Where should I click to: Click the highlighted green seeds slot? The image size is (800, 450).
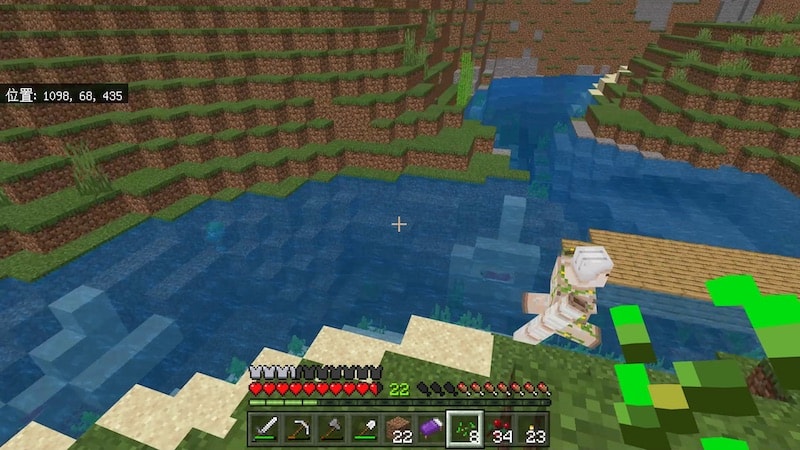coord(466,429)
